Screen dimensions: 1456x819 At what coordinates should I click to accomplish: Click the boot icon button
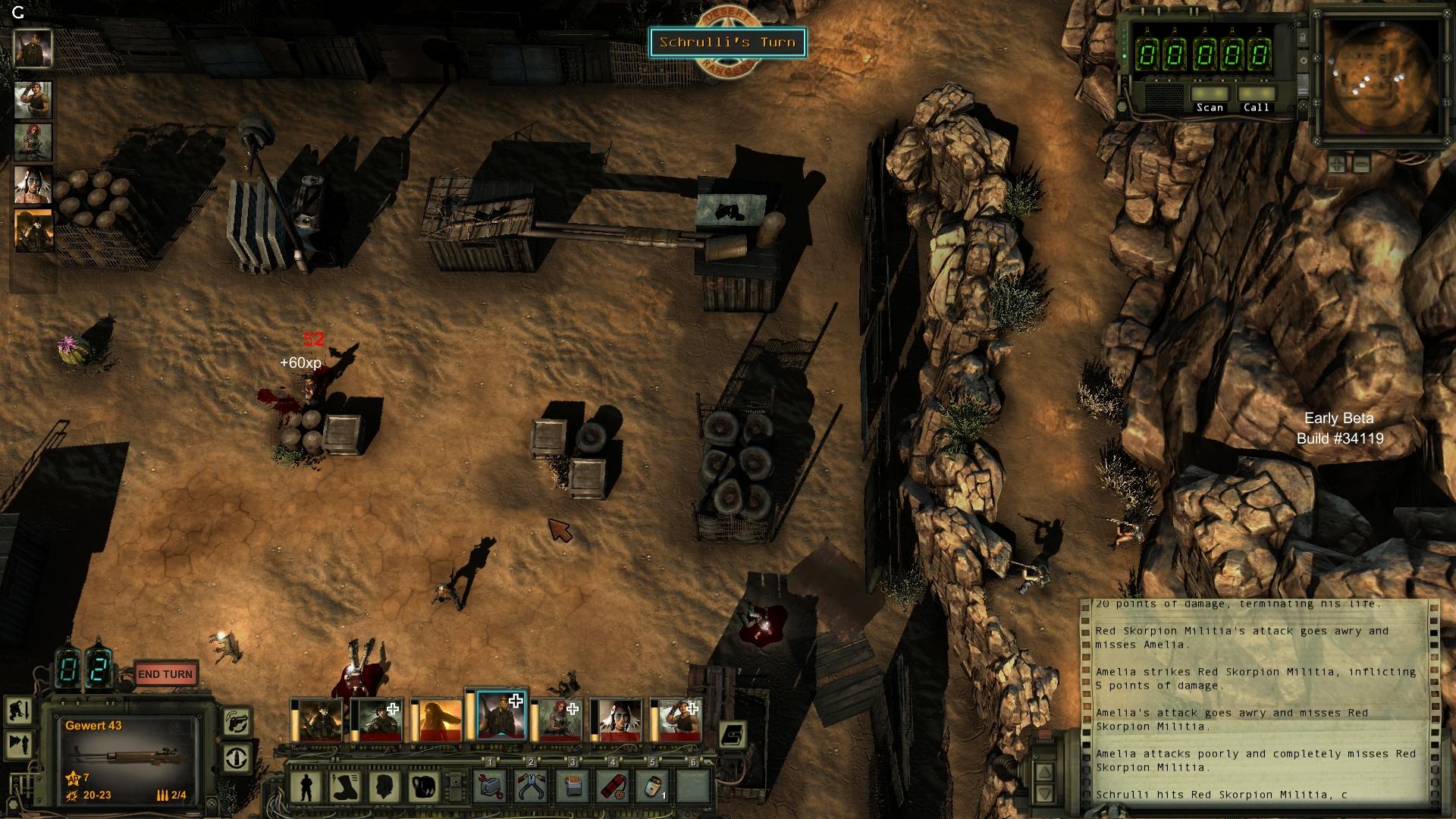pos(345,787)
